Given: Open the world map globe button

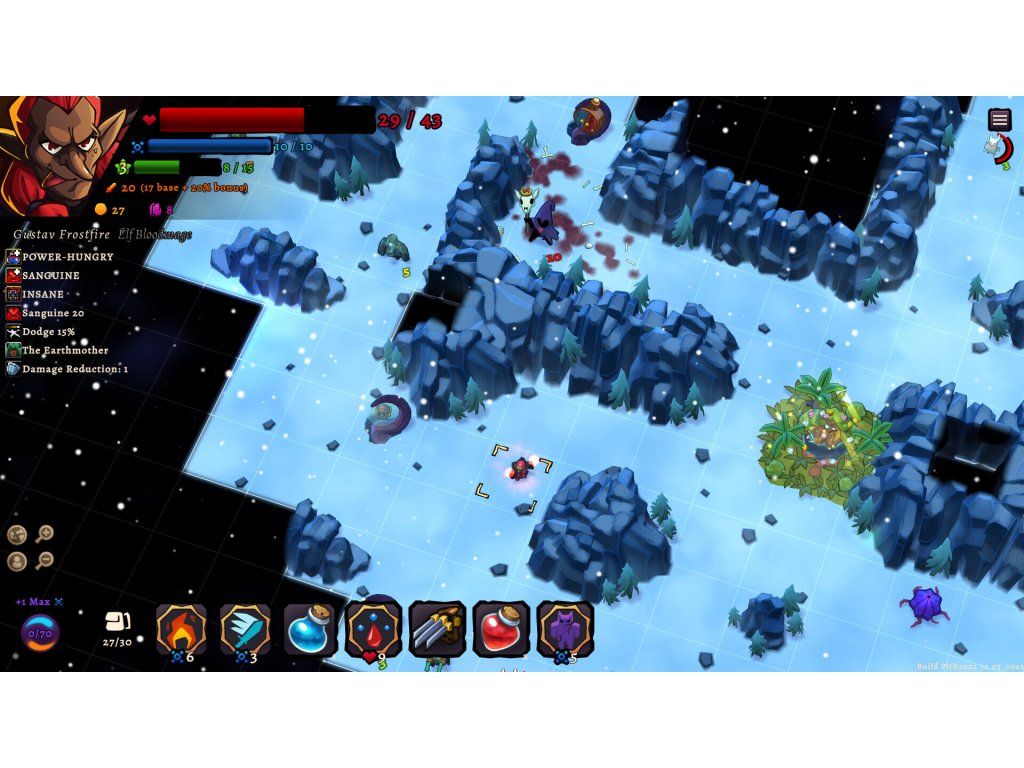Looking at the screenshot, I should (17, 534).
